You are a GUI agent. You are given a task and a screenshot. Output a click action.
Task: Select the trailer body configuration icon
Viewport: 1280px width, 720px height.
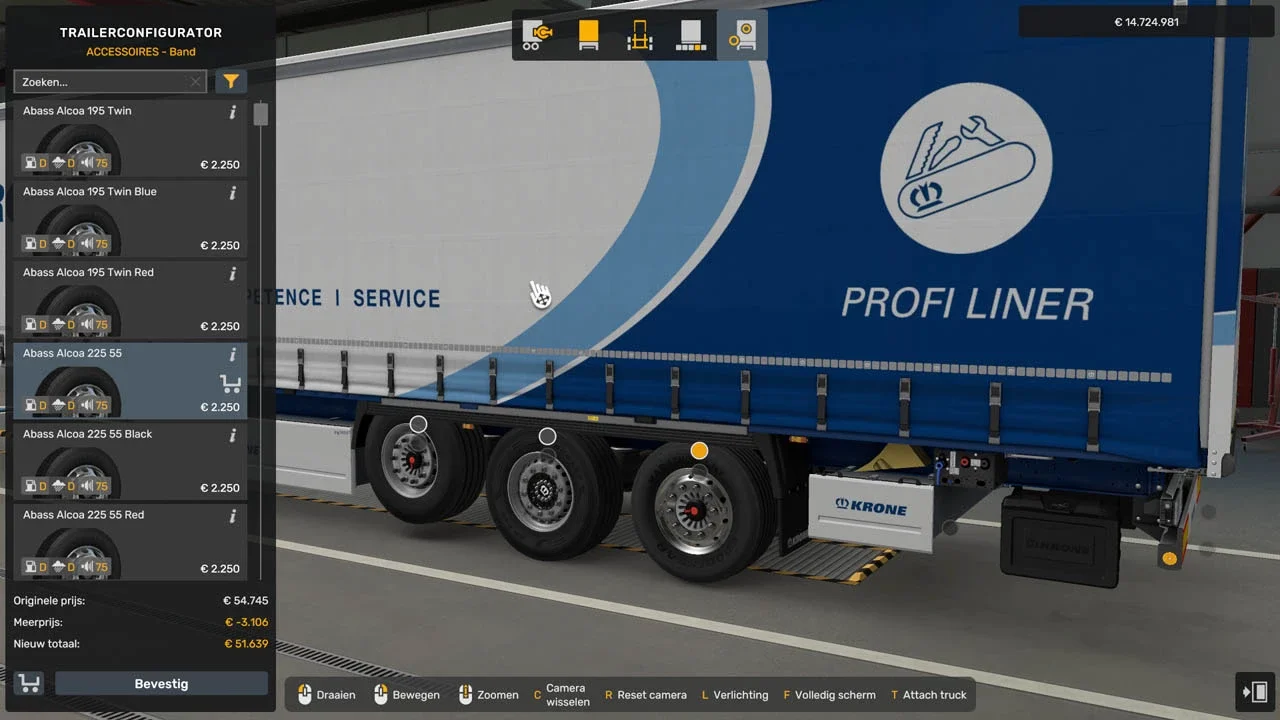pos(588,35)
